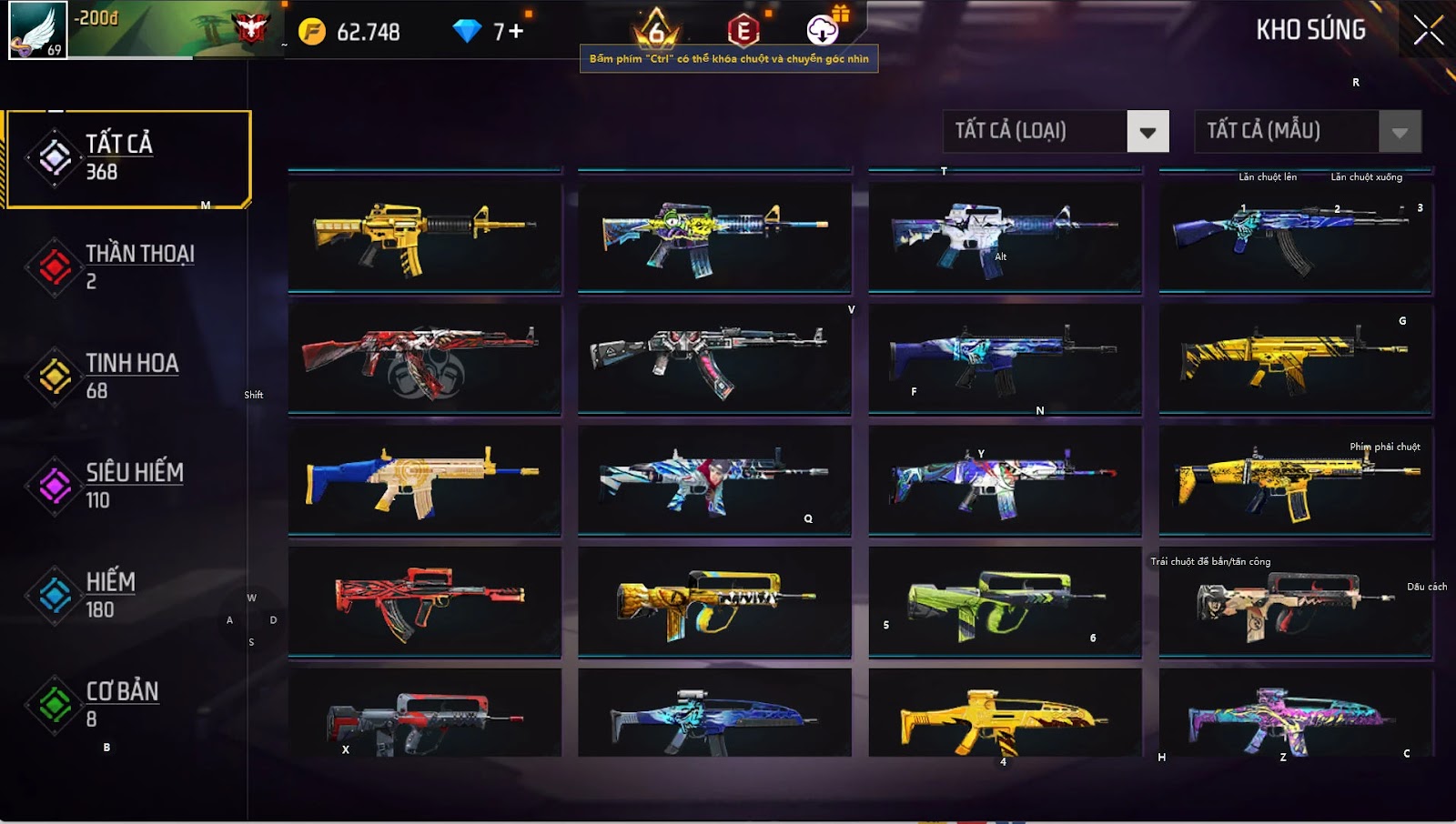
Task: Choose the blue AK skin thumbnail
Action: pos(1295,236)
